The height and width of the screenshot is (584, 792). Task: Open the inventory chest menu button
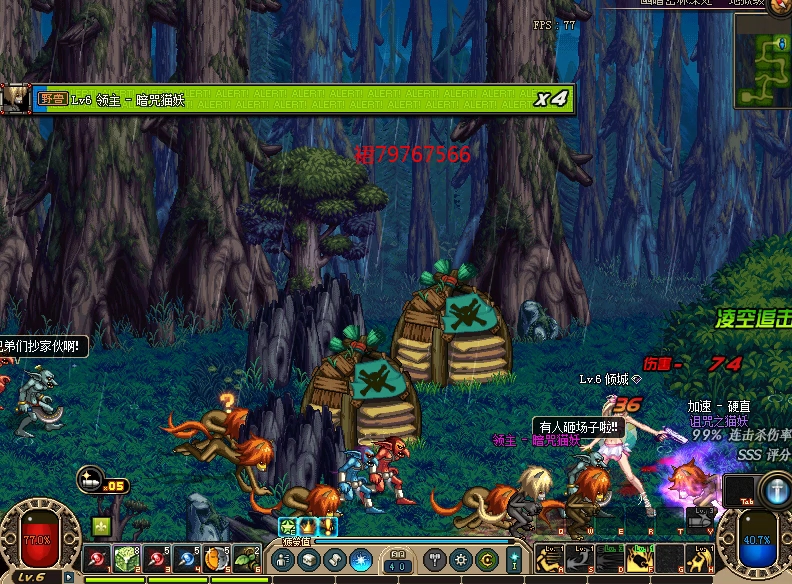(x=309, y=559)
